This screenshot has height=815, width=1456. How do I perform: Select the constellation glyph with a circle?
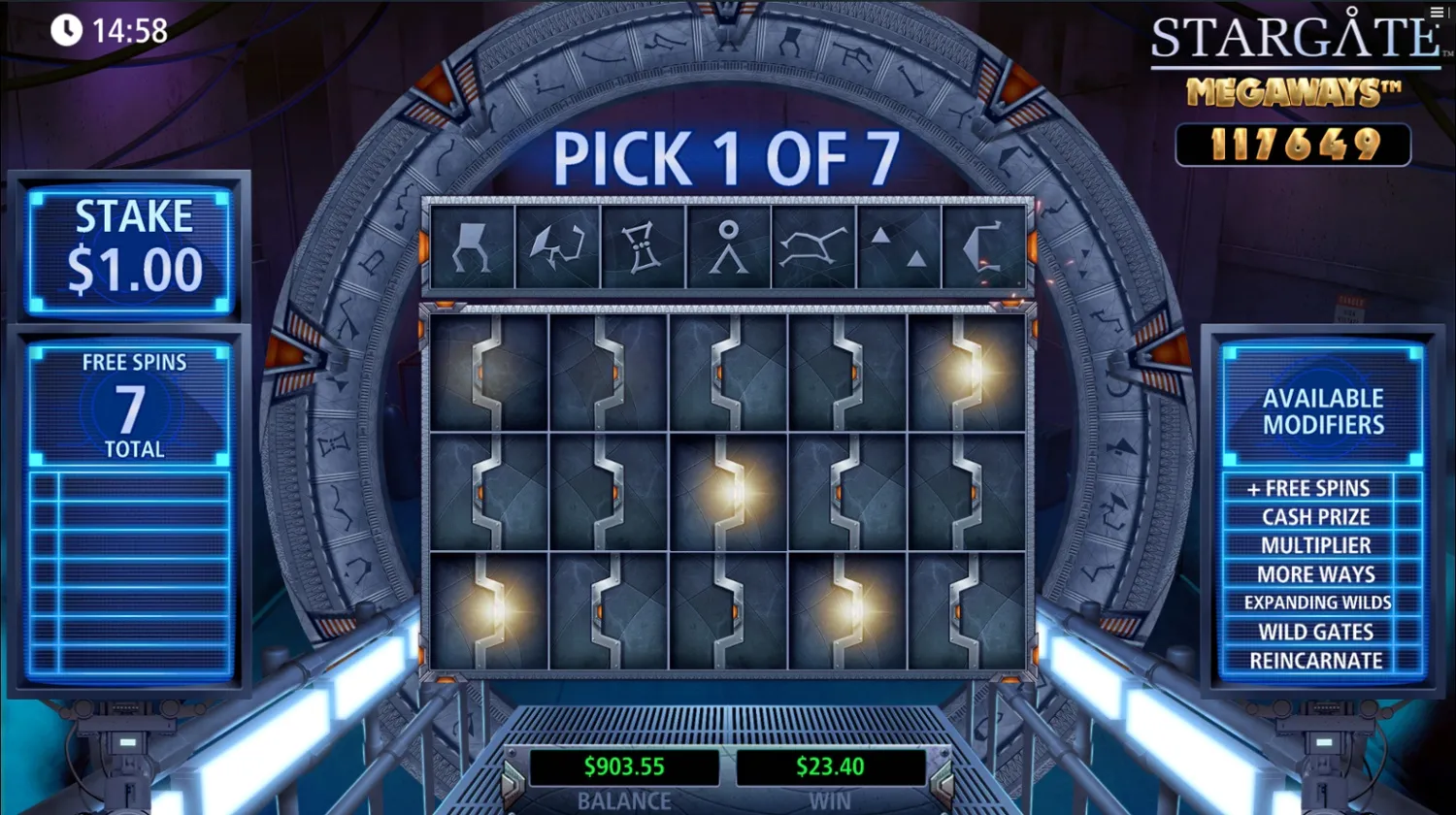coord(813,245)
